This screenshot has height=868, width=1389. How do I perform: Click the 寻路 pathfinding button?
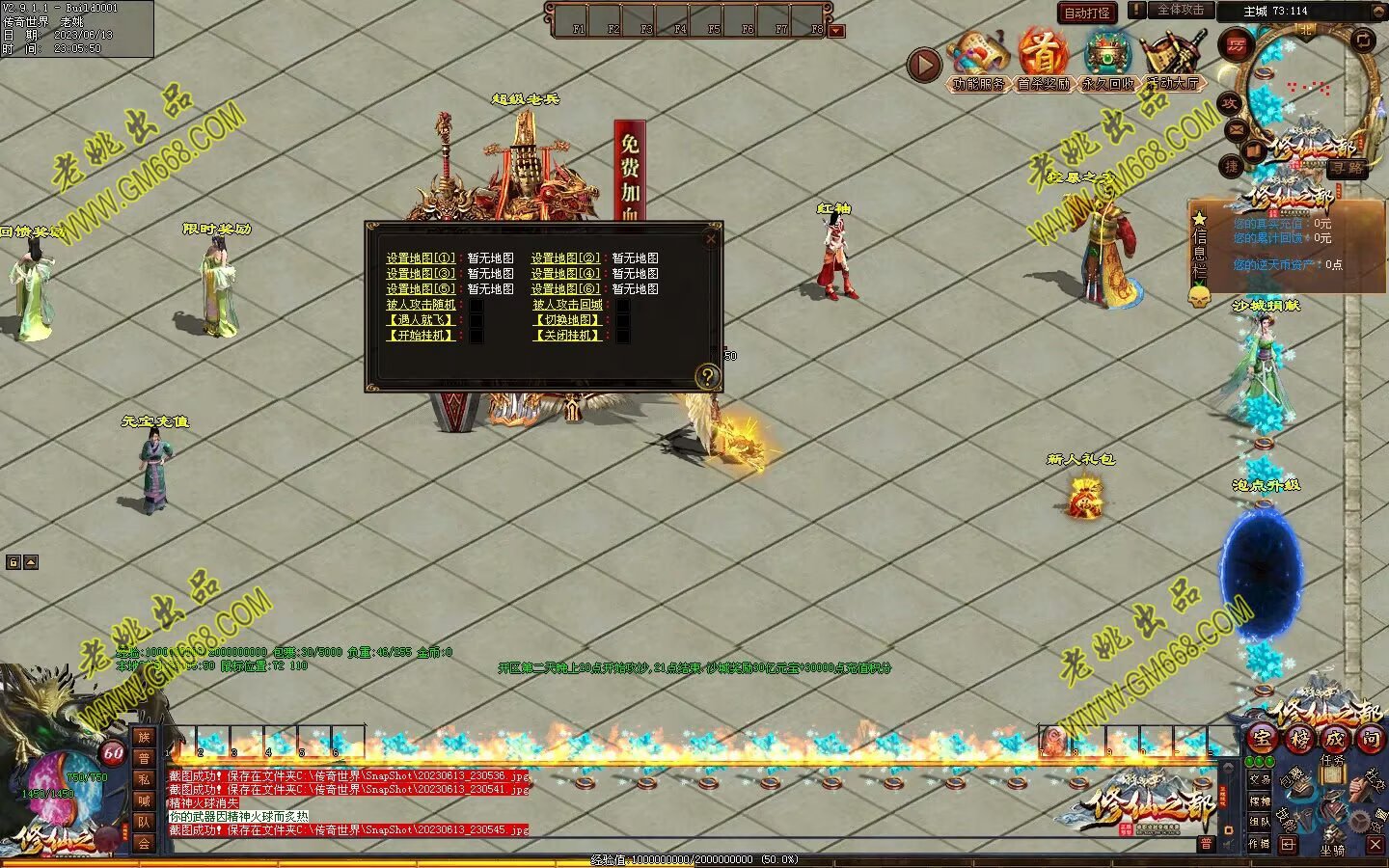coord(1348,168)
